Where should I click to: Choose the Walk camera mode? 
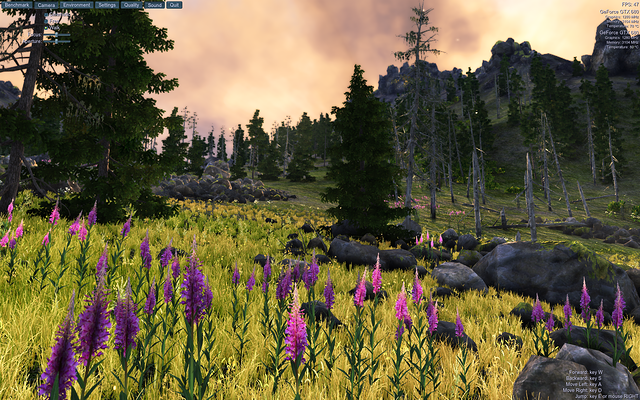[x=46, y=28]
